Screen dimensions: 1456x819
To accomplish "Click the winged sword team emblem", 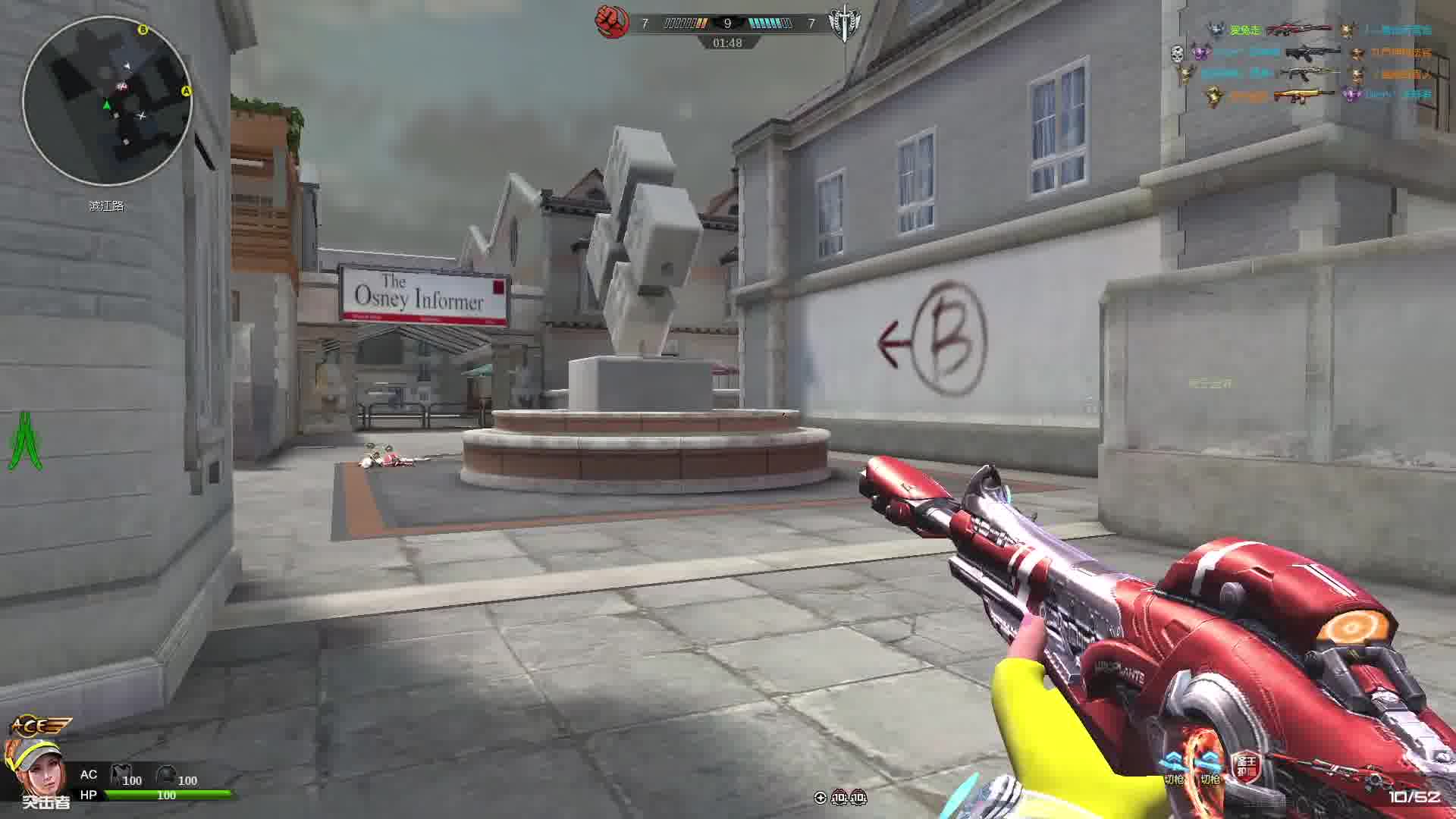I will pyautogui.click(x=843, y=24).
